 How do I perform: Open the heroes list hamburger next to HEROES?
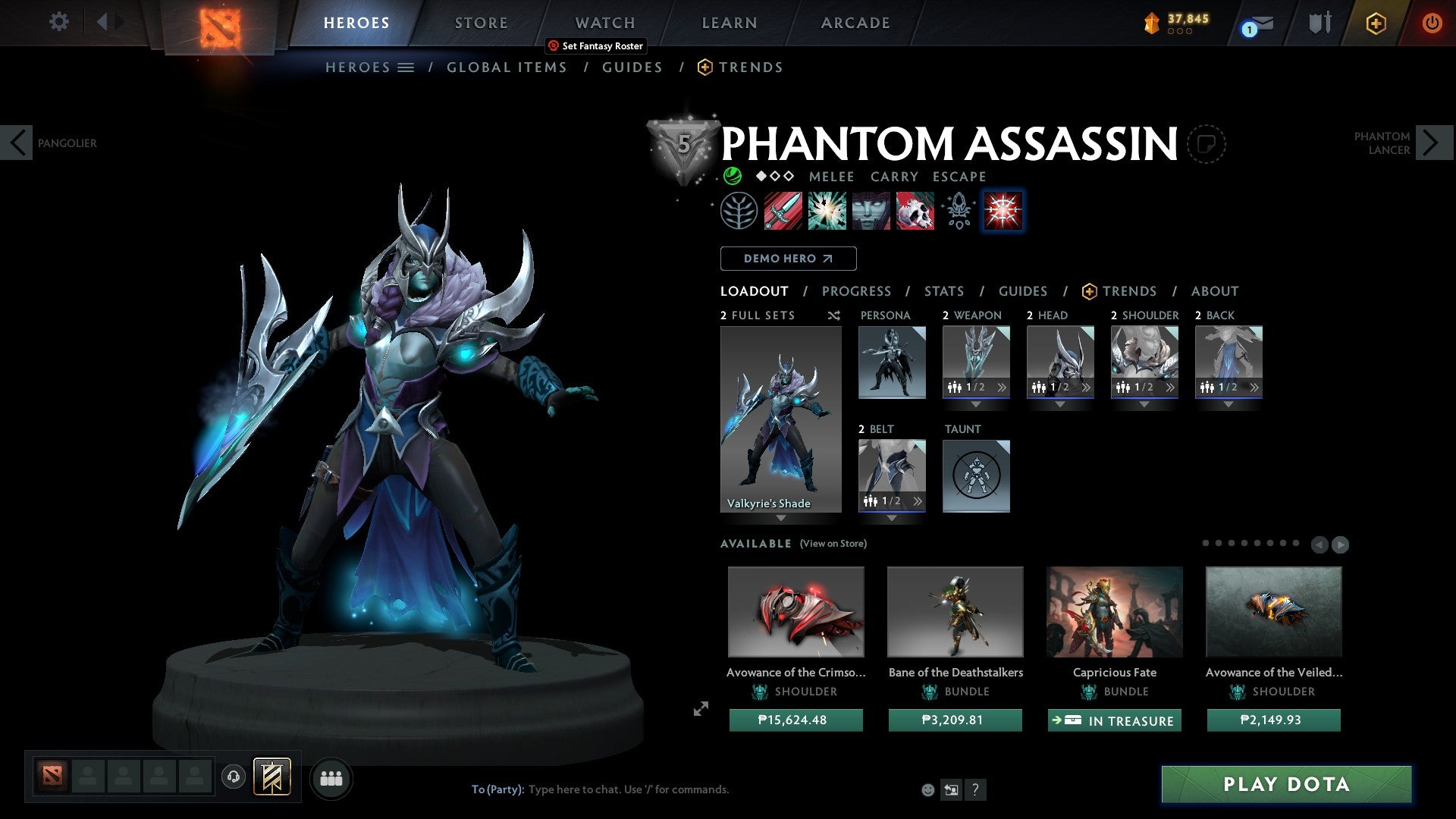[x=406, y=67]
